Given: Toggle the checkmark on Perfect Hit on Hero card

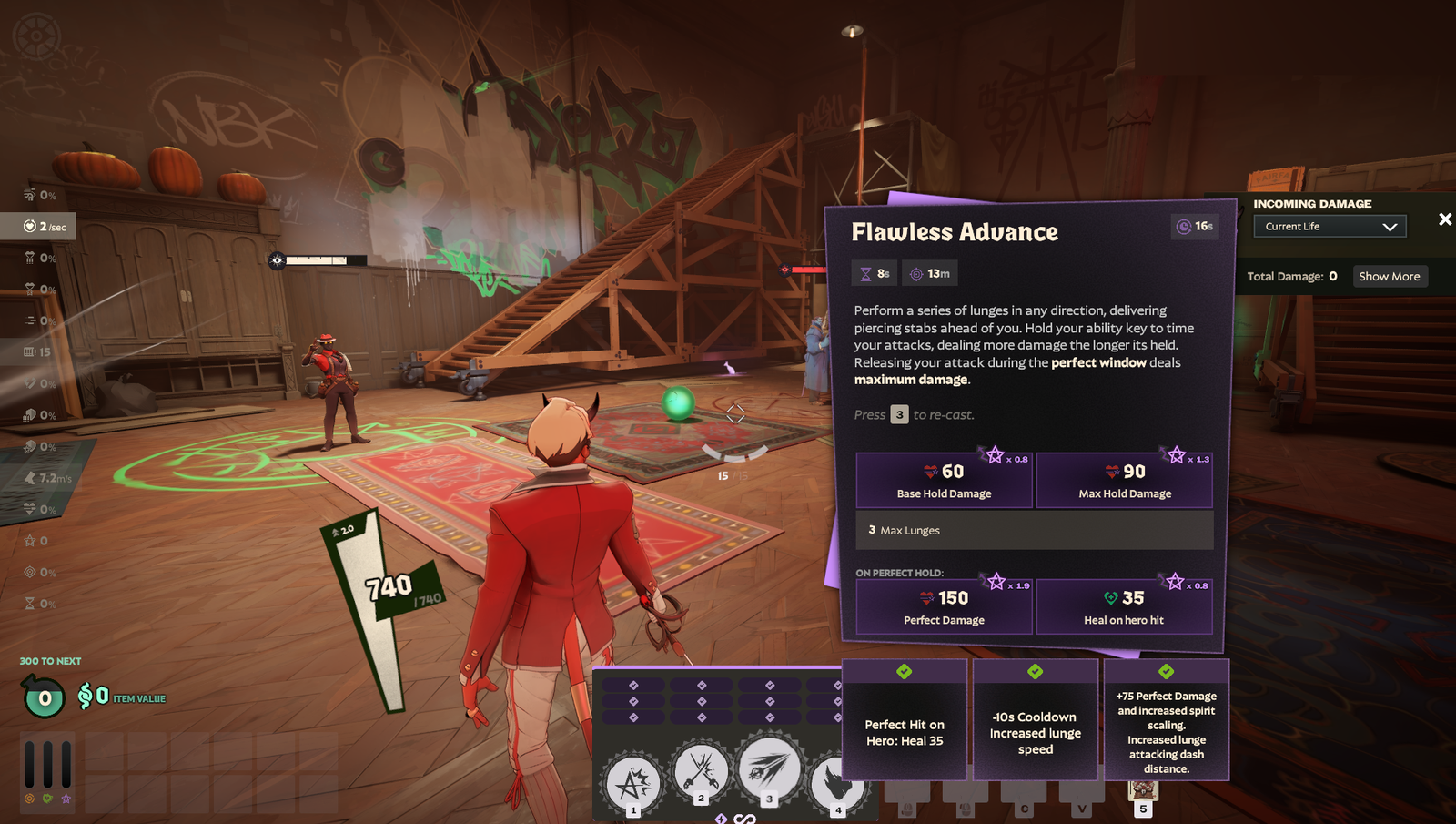Looking at the screenshot, I should (x=903, y=672).
